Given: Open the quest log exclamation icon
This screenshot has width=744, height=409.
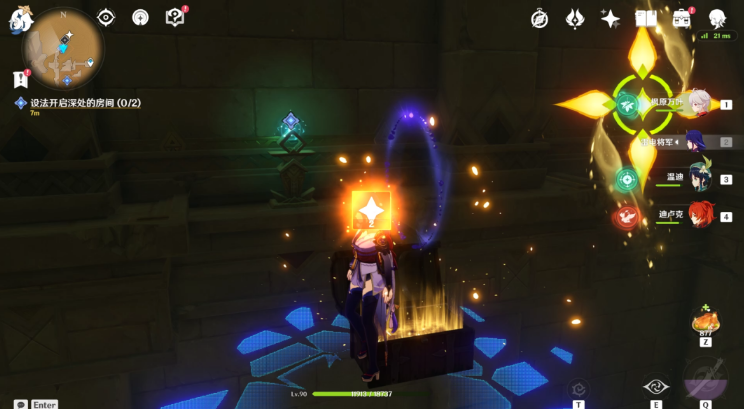Looking at the screenshot, I should [20, 78].
